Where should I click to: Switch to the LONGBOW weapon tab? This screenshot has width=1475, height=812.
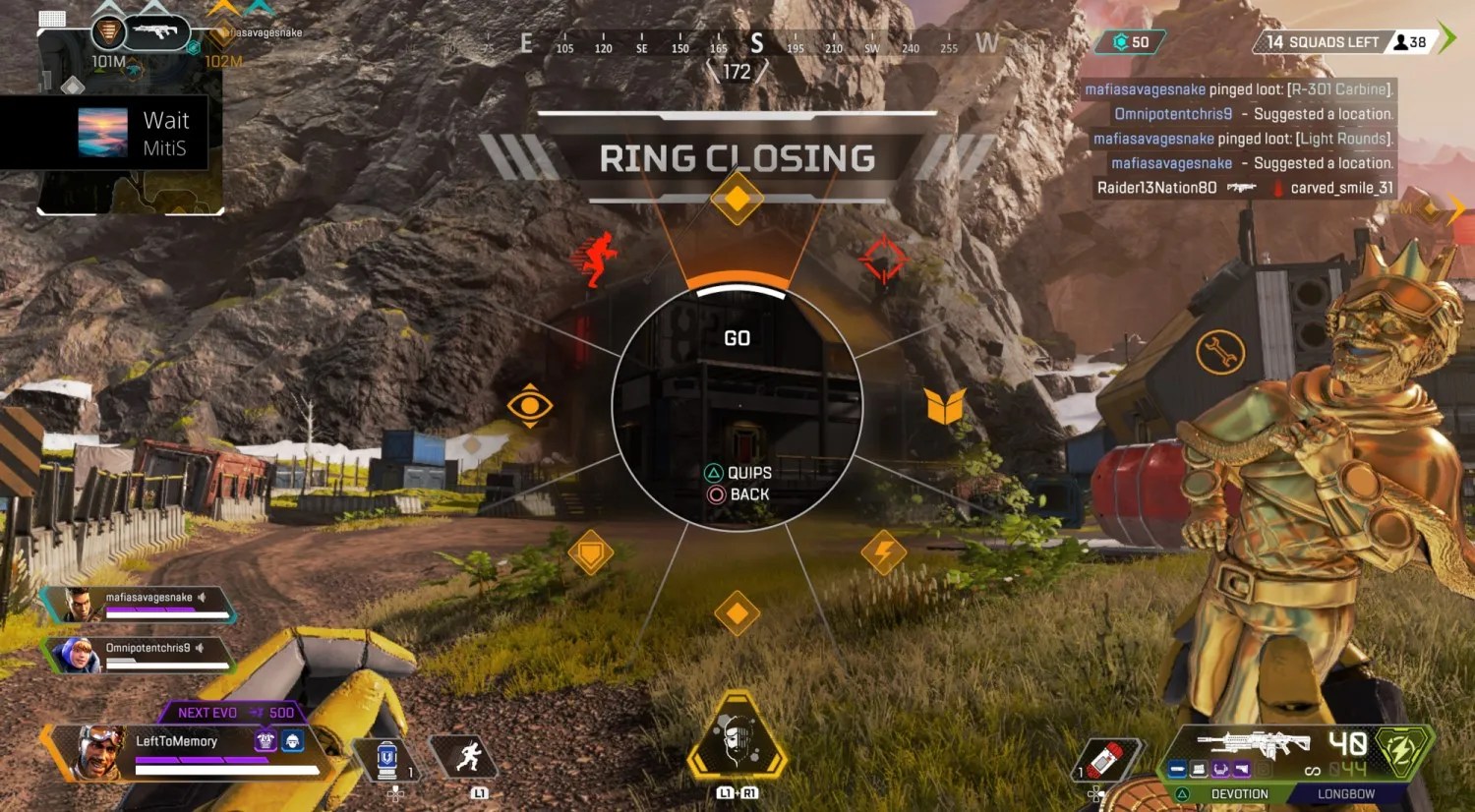pos(1347,793)
